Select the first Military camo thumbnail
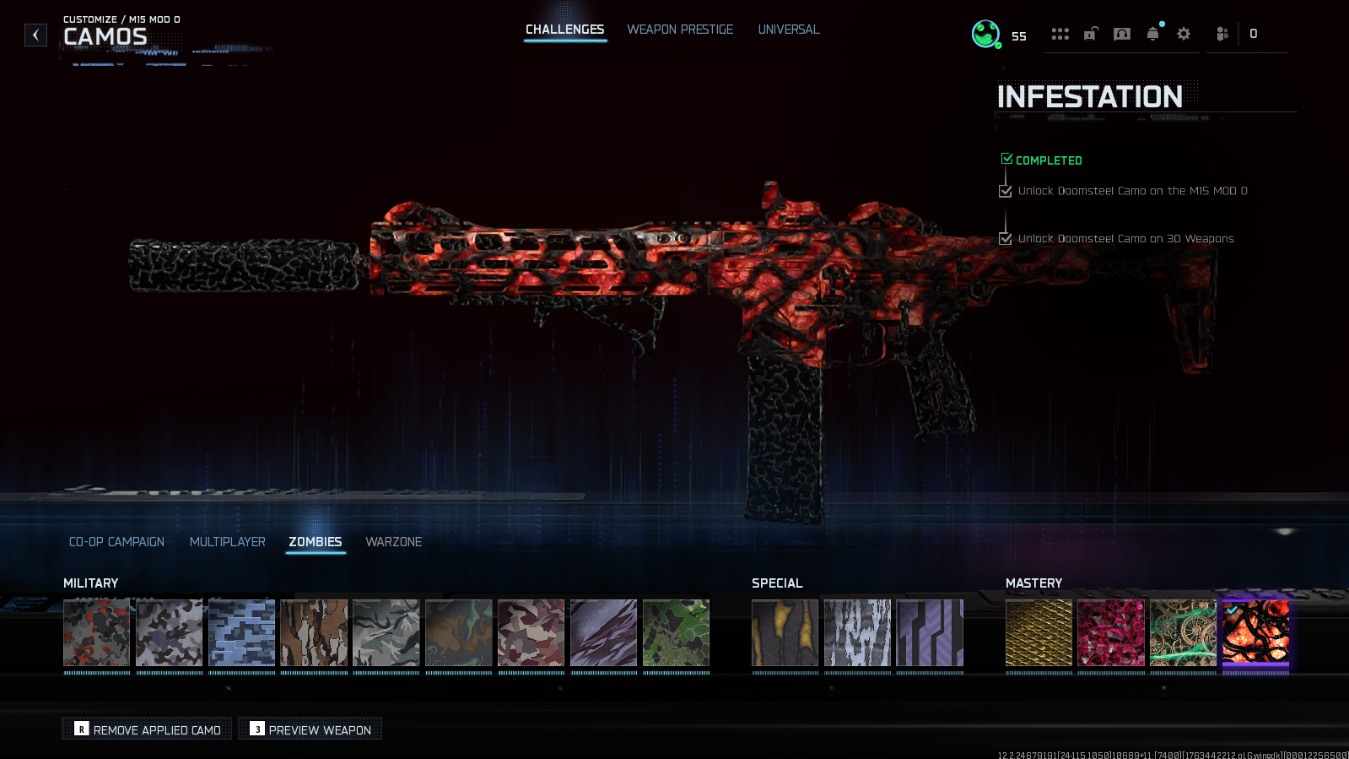 [96, 634]
